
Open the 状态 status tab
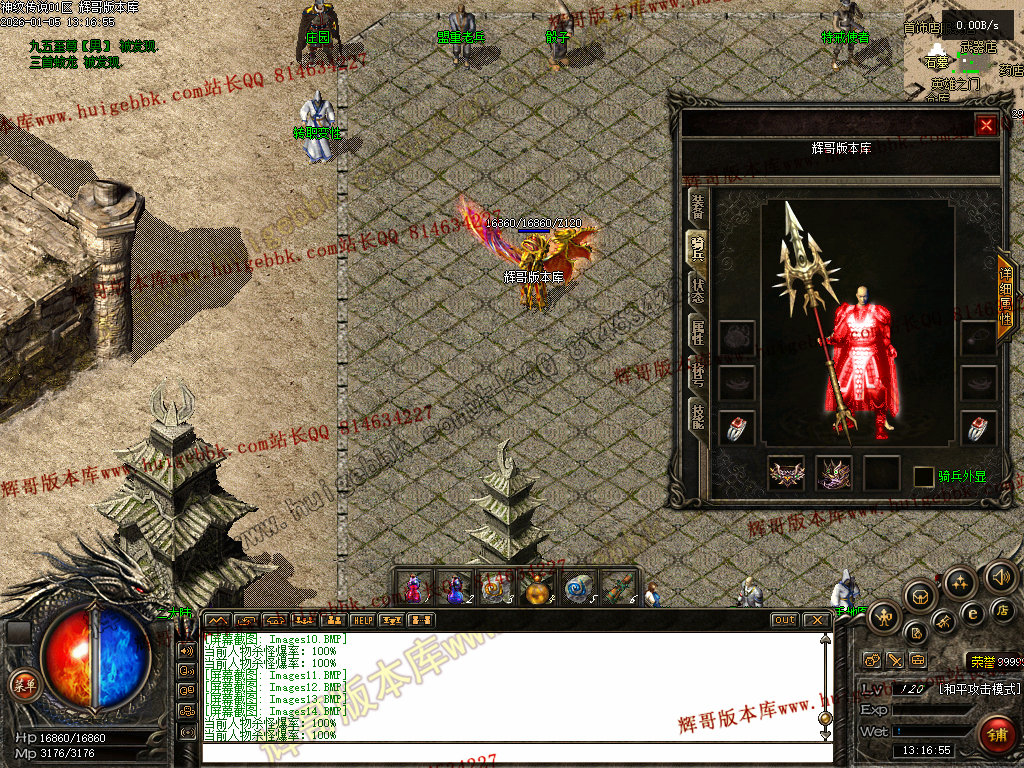[x=697, y=290]
